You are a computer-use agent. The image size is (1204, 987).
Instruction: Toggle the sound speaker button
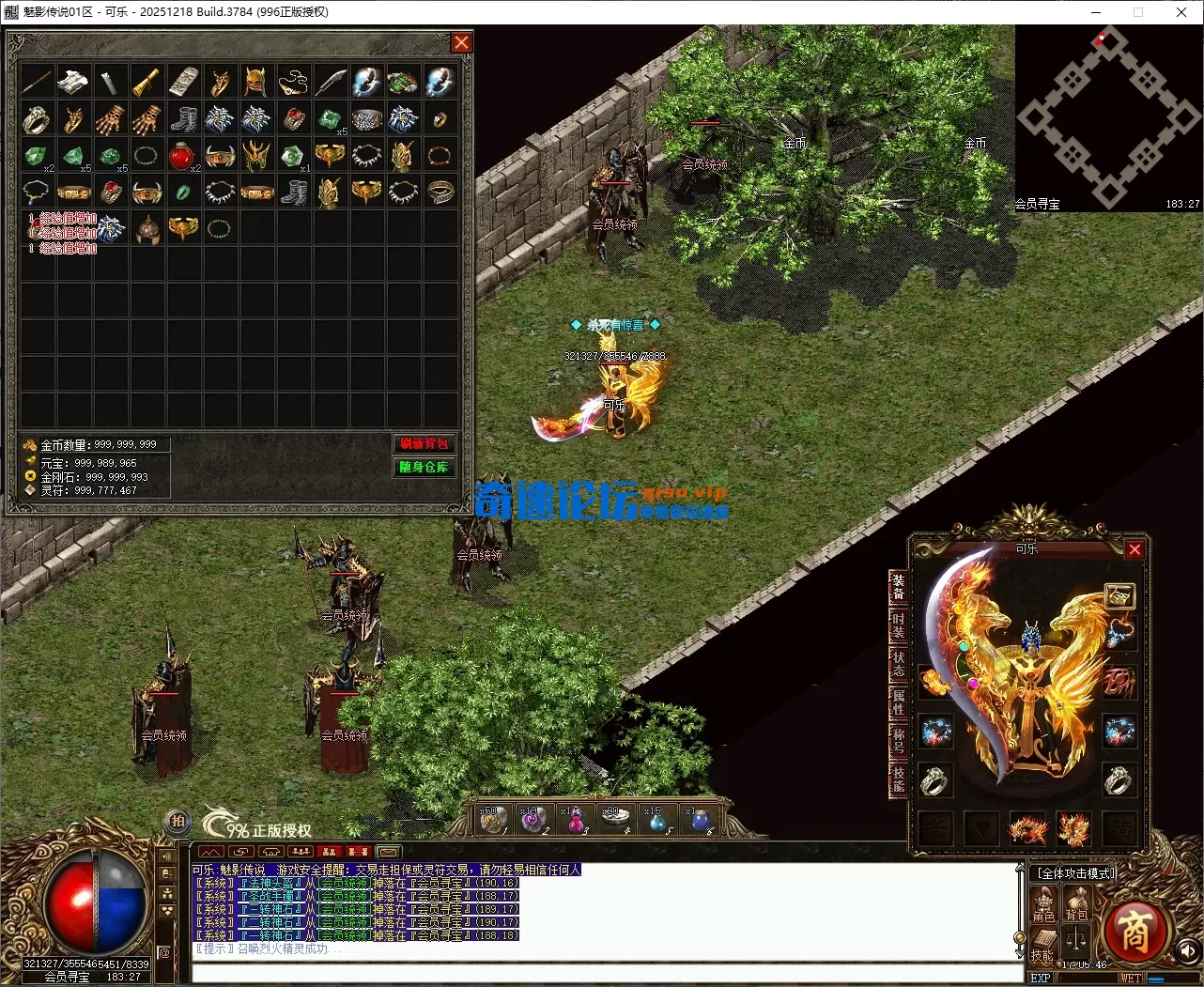point(1187,952)
